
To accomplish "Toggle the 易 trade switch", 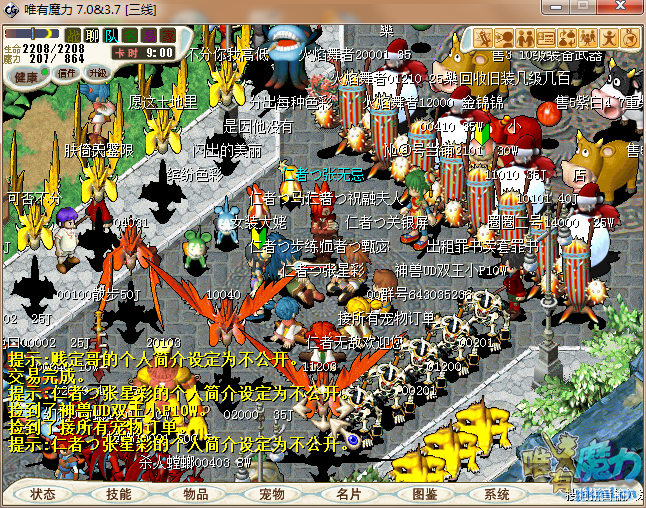I will 148,35.
